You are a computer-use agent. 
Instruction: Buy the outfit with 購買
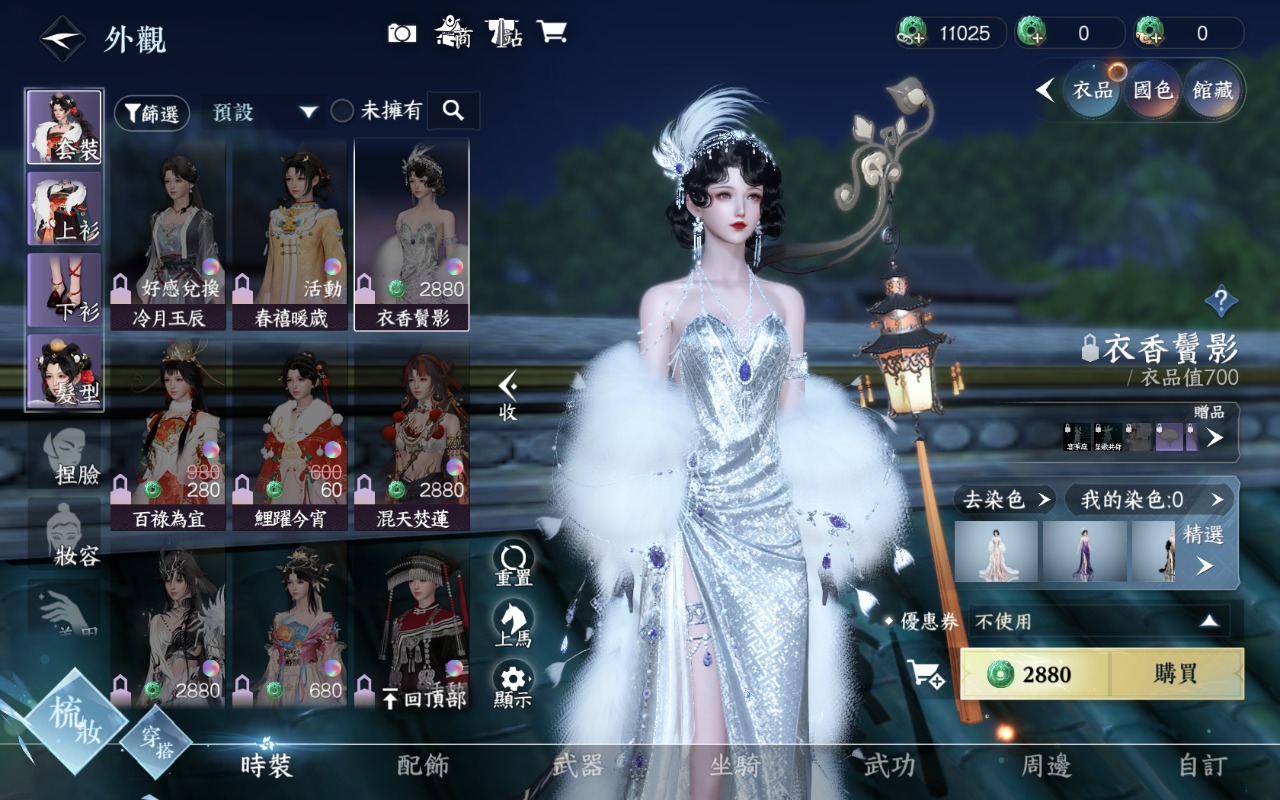(1176, 674)
